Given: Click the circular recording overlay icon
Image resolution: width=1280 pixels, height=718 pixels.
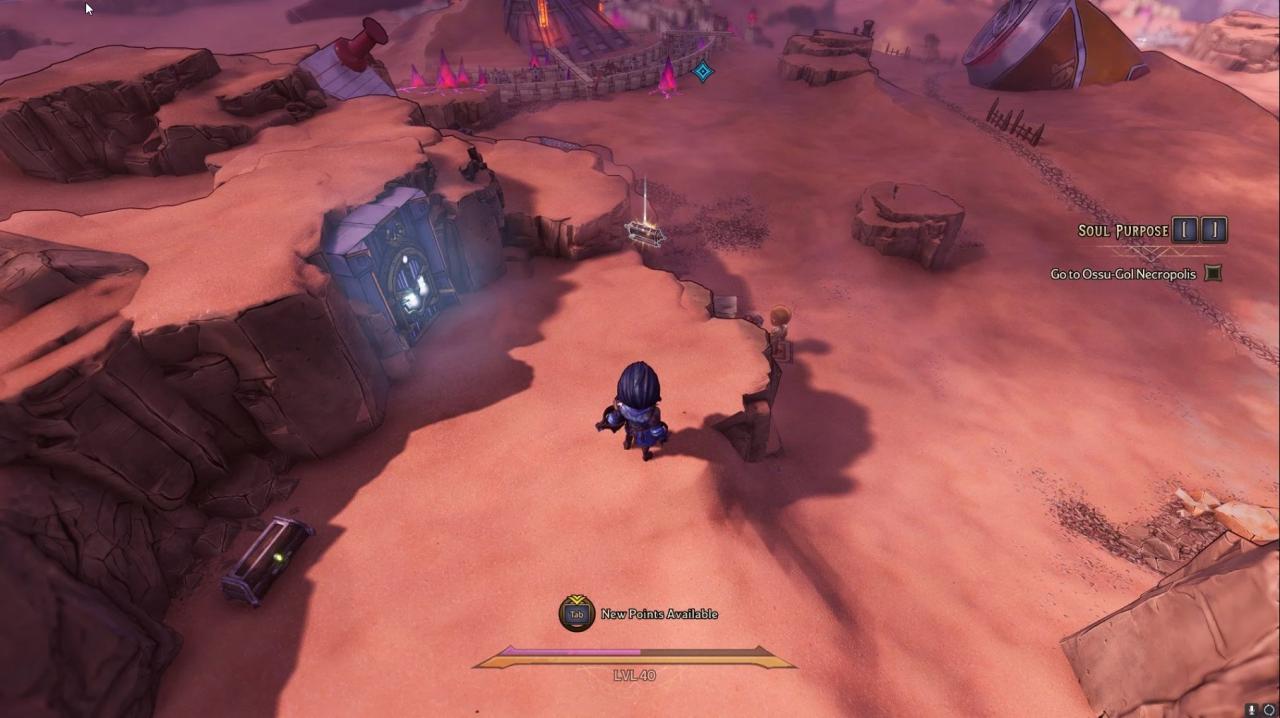Looking at the screenshot, I should coord(1269,710).
